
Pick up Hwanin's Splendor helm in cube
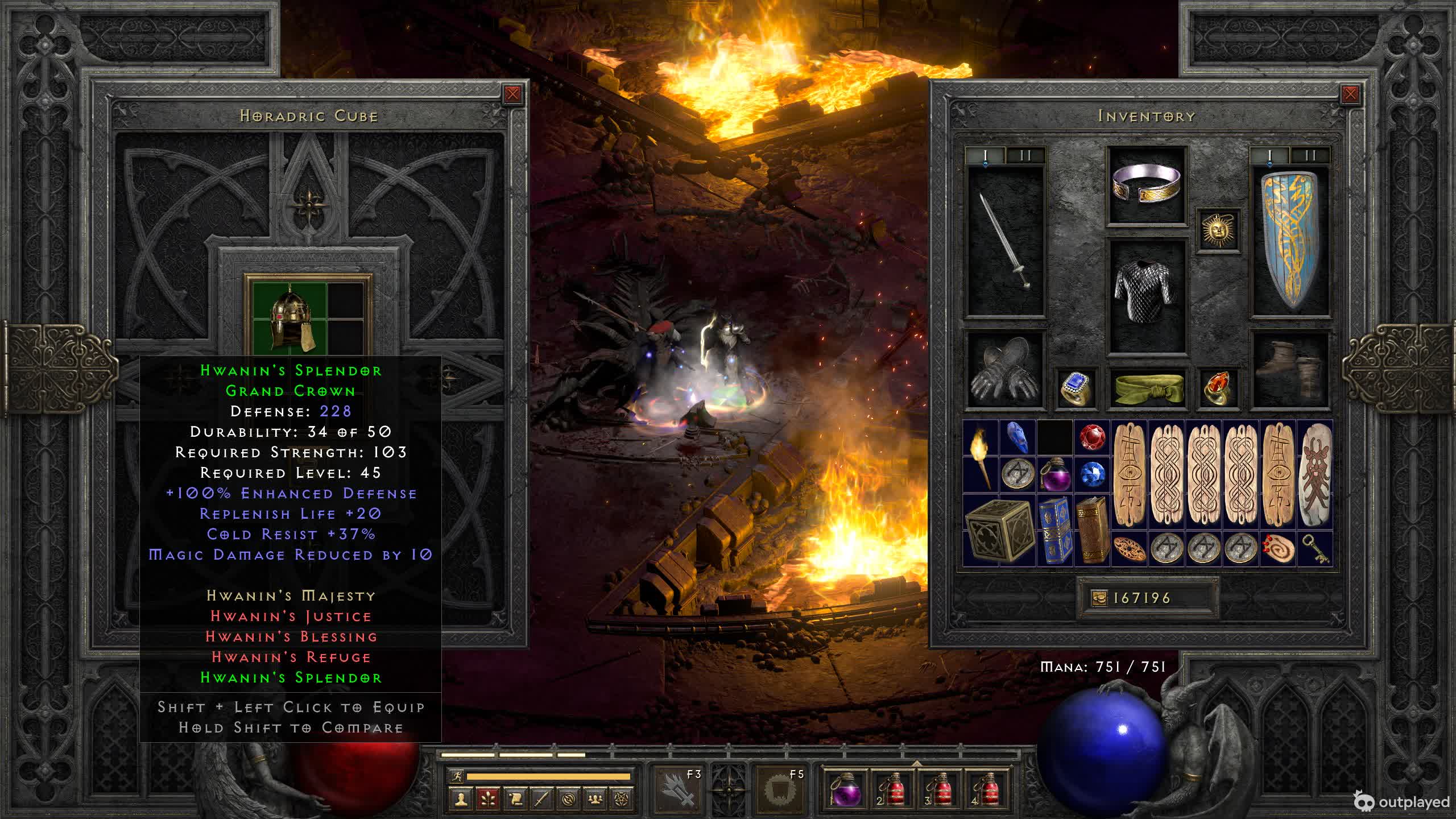click(x=290, y=318)
